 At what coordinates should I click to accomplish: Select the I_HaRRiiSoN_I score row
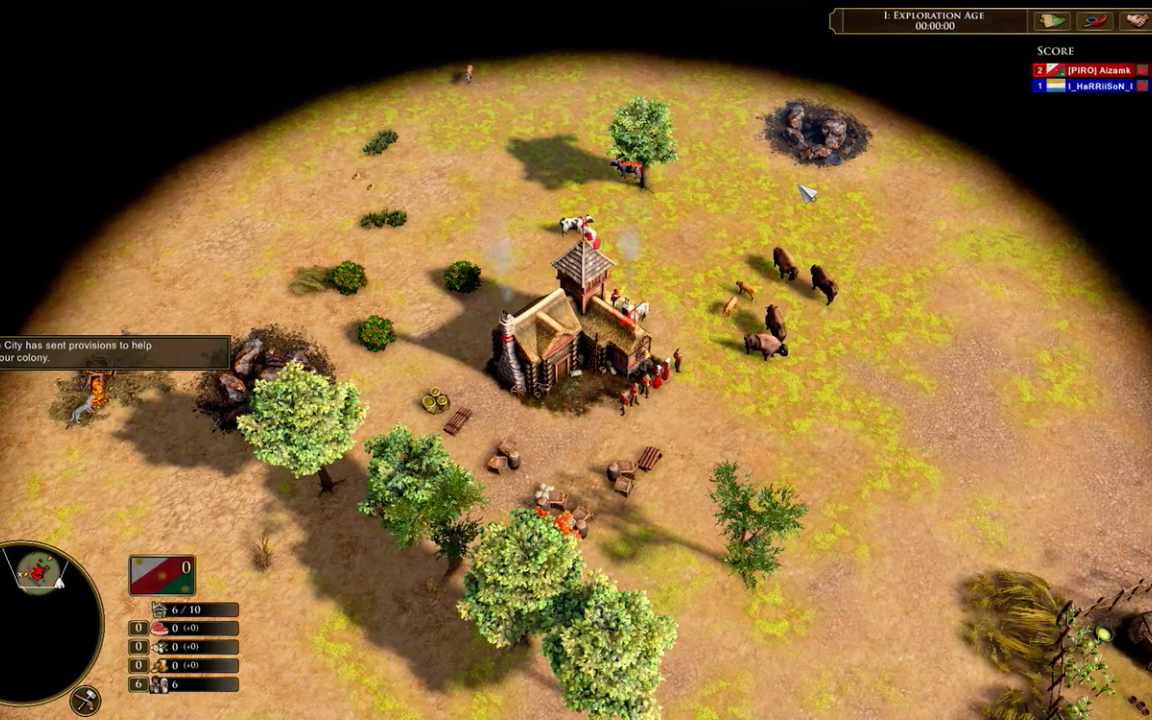[x=1090, y=86]
